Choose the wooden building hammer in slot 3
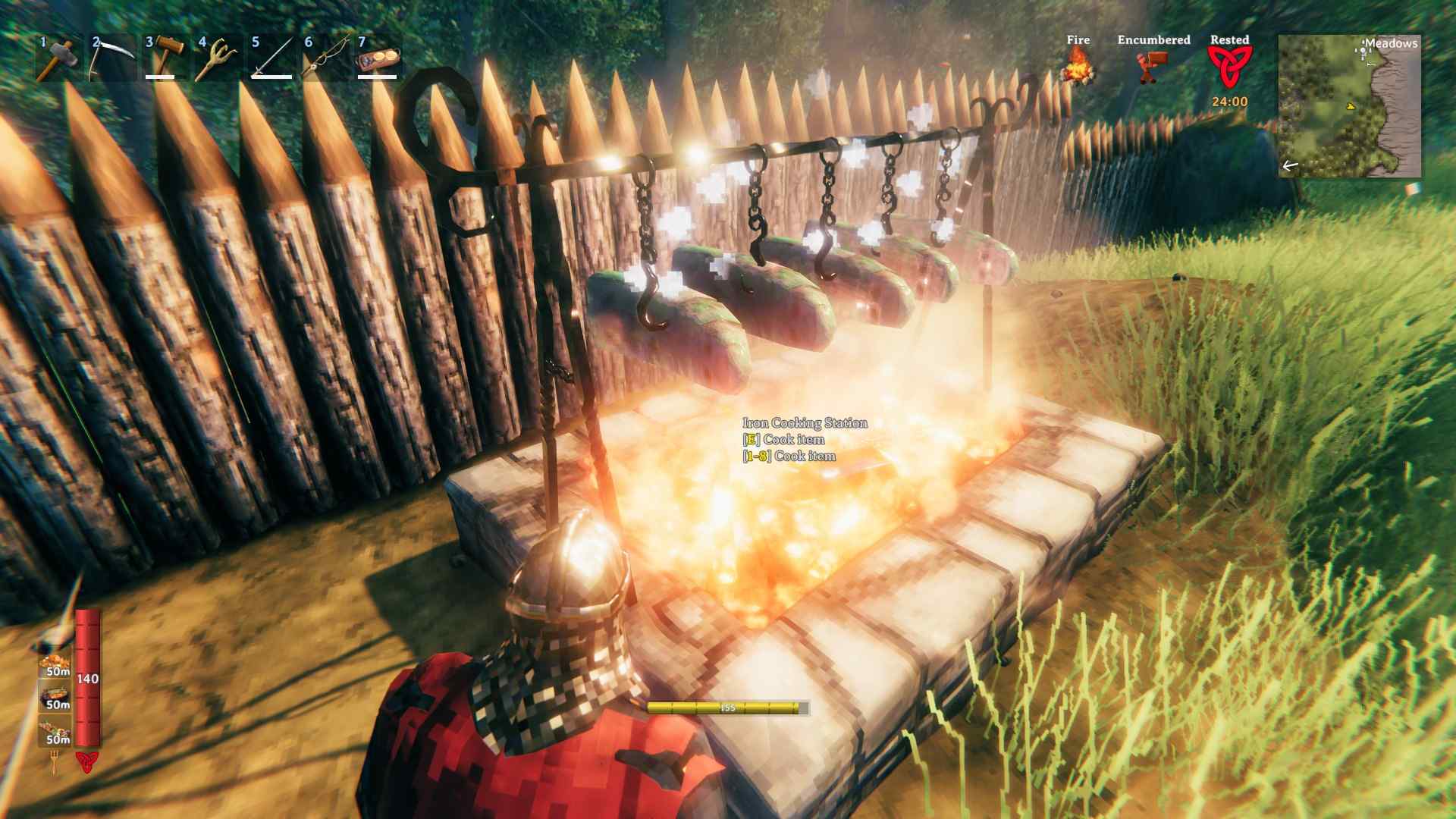1456x819 pixels. point(165,58)
